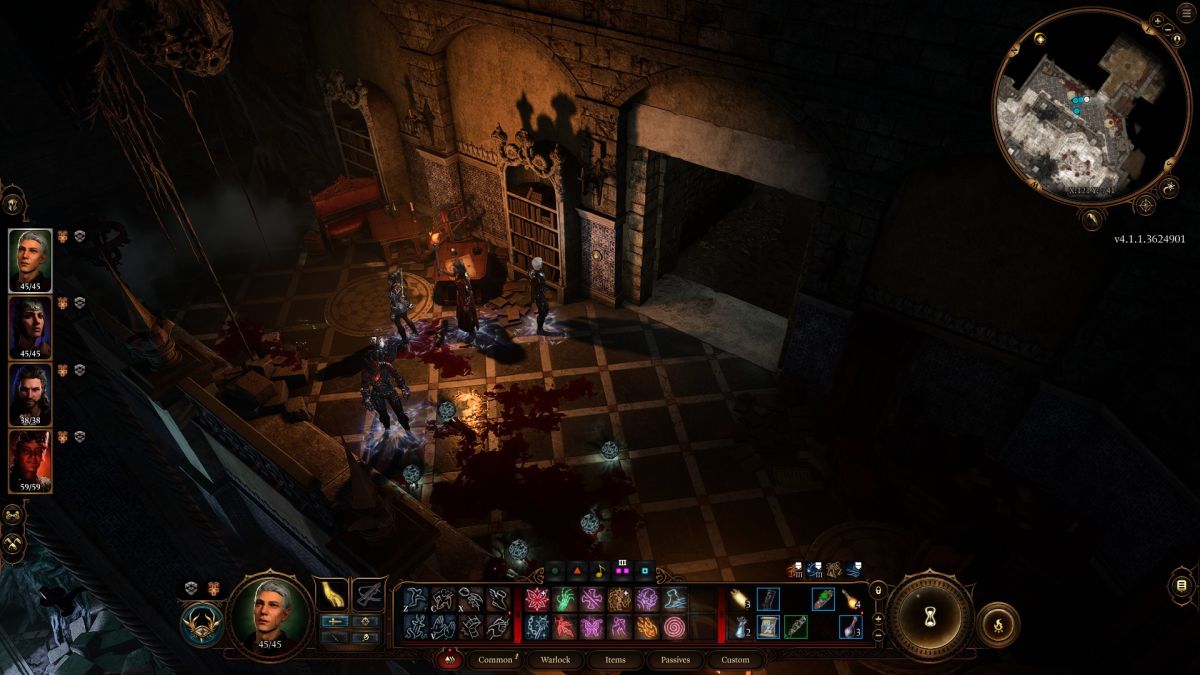Cast the pink spiral spell

pyautogui.click(x=674, y=627)
